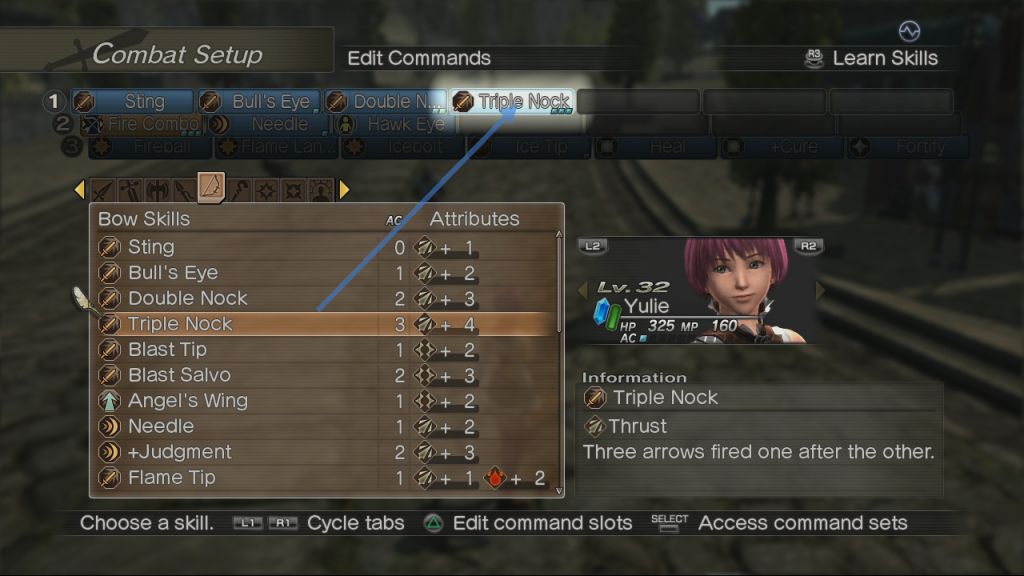
Task: Pick the Angel's Wing skill
Action: pos(187,401)
